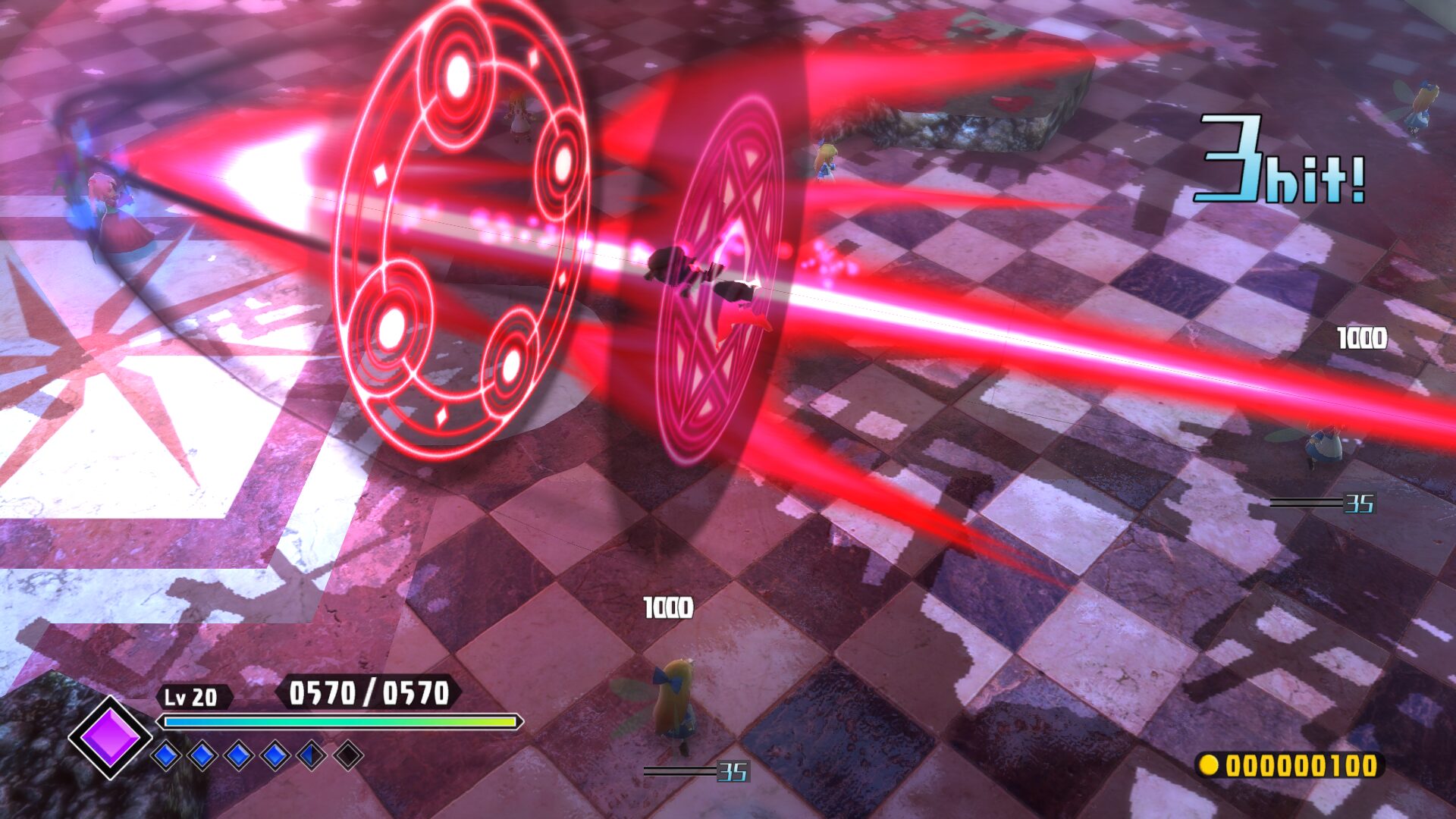The width and height of the screenshot is (1456, 819).
Task: Click the green player health bar
Action: pyautogui.click(x=341, y=721)
